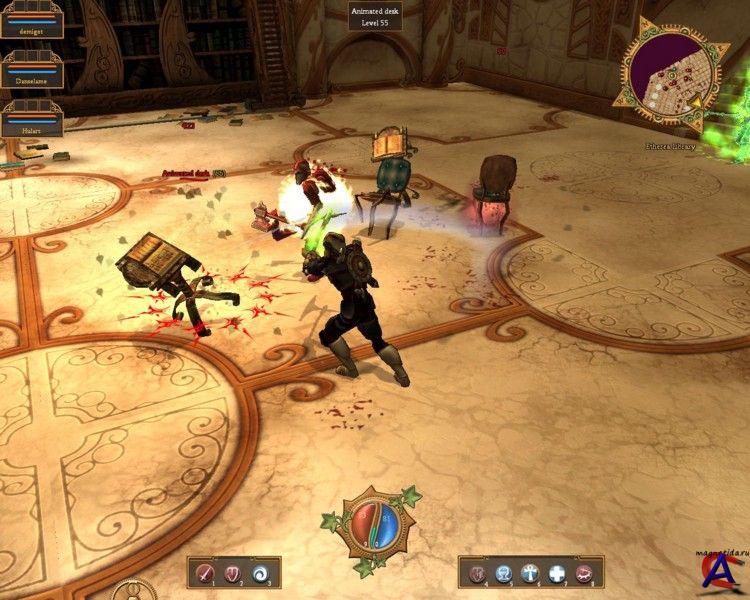
Task: Cast the ankh spell in slot 6
Action: (x=530, y=573)
